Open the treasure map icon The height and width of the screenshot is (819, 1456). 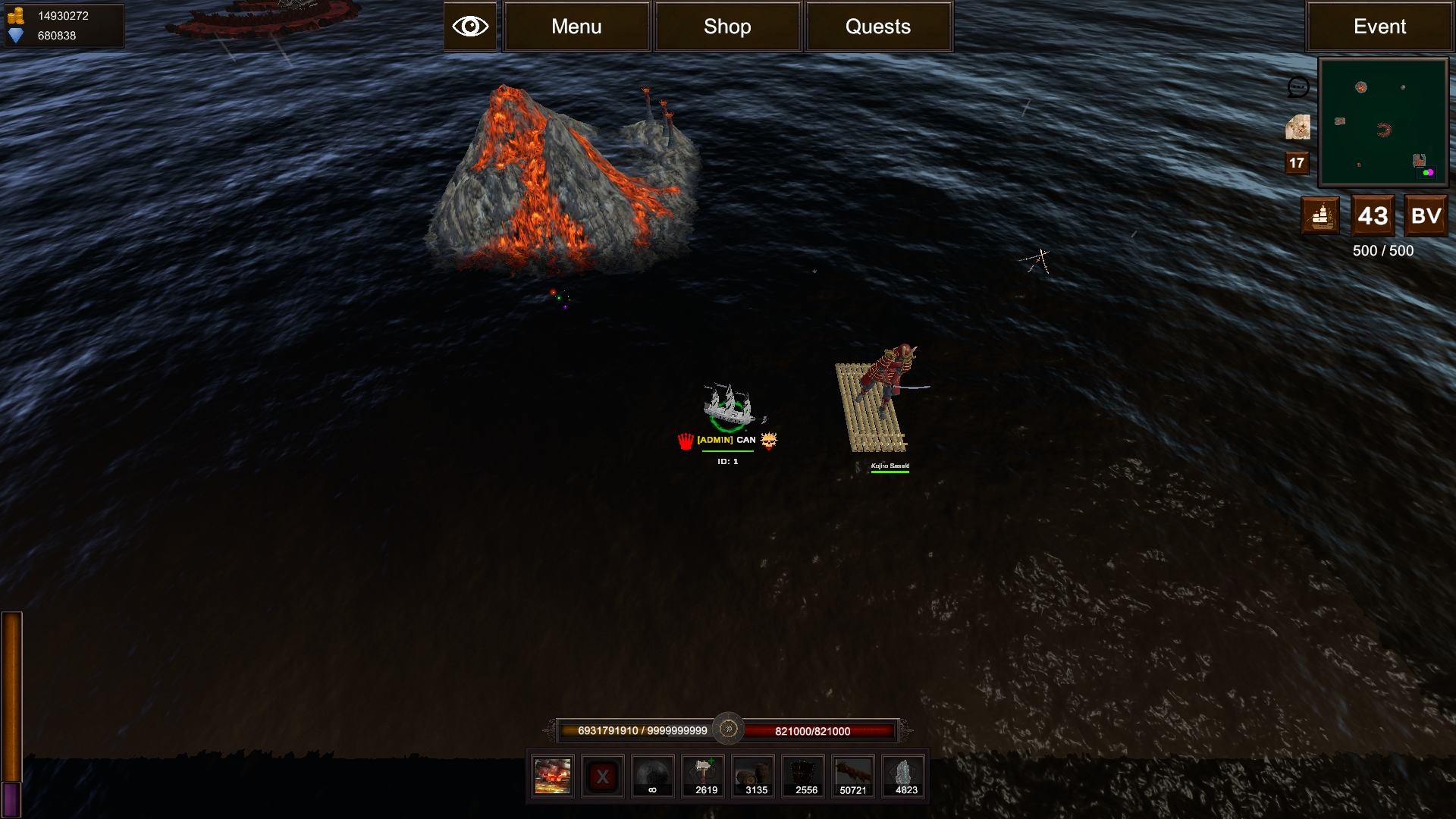coord(1298,127)
